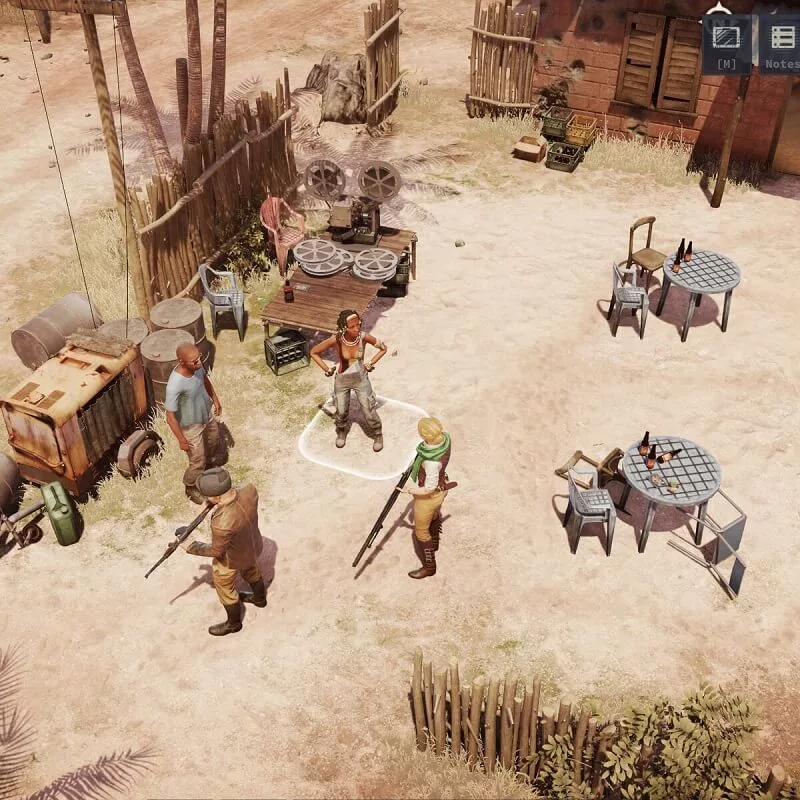Open the map button marked [M]
The width and height of the screenshot is (800, 800).
coord(726,42)
